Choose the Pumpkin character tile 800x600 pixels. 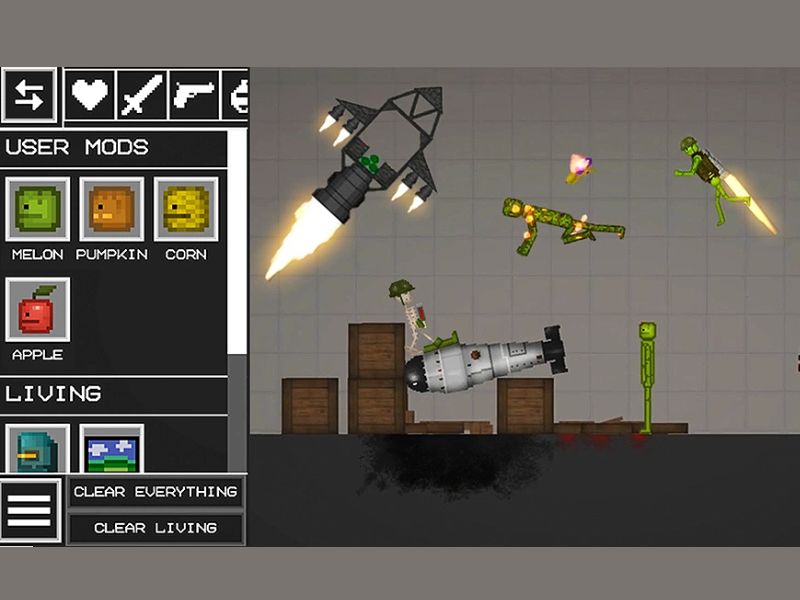coord(111,210)
